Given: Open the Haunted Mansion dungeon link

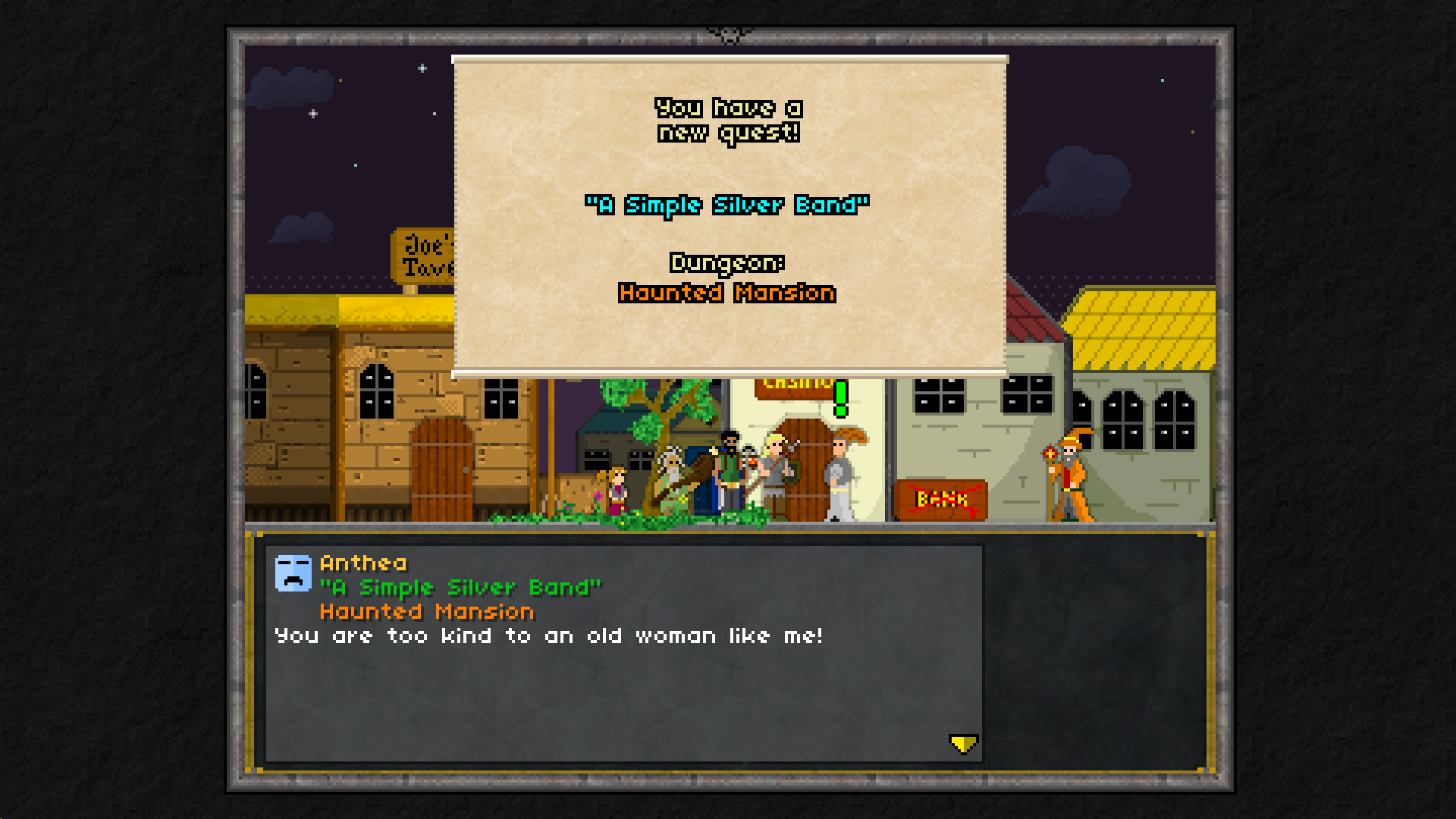Looking at the screenshot, I should (x=726, y=293).
